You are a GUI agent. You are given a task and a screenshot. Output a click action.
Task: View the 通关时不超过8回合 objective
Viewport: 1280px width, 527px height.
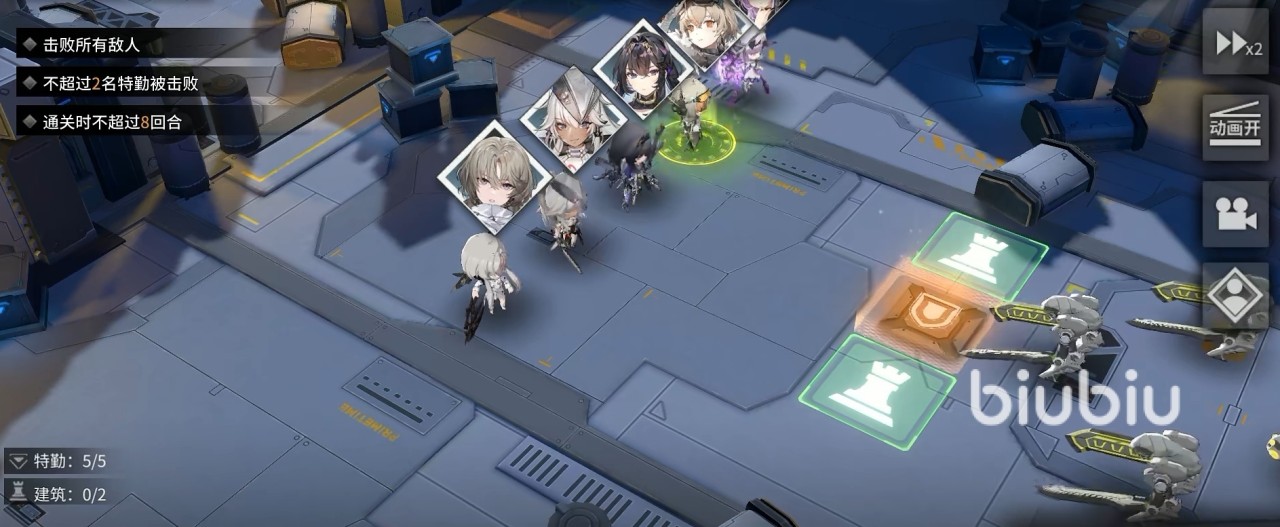pos(112,123)
